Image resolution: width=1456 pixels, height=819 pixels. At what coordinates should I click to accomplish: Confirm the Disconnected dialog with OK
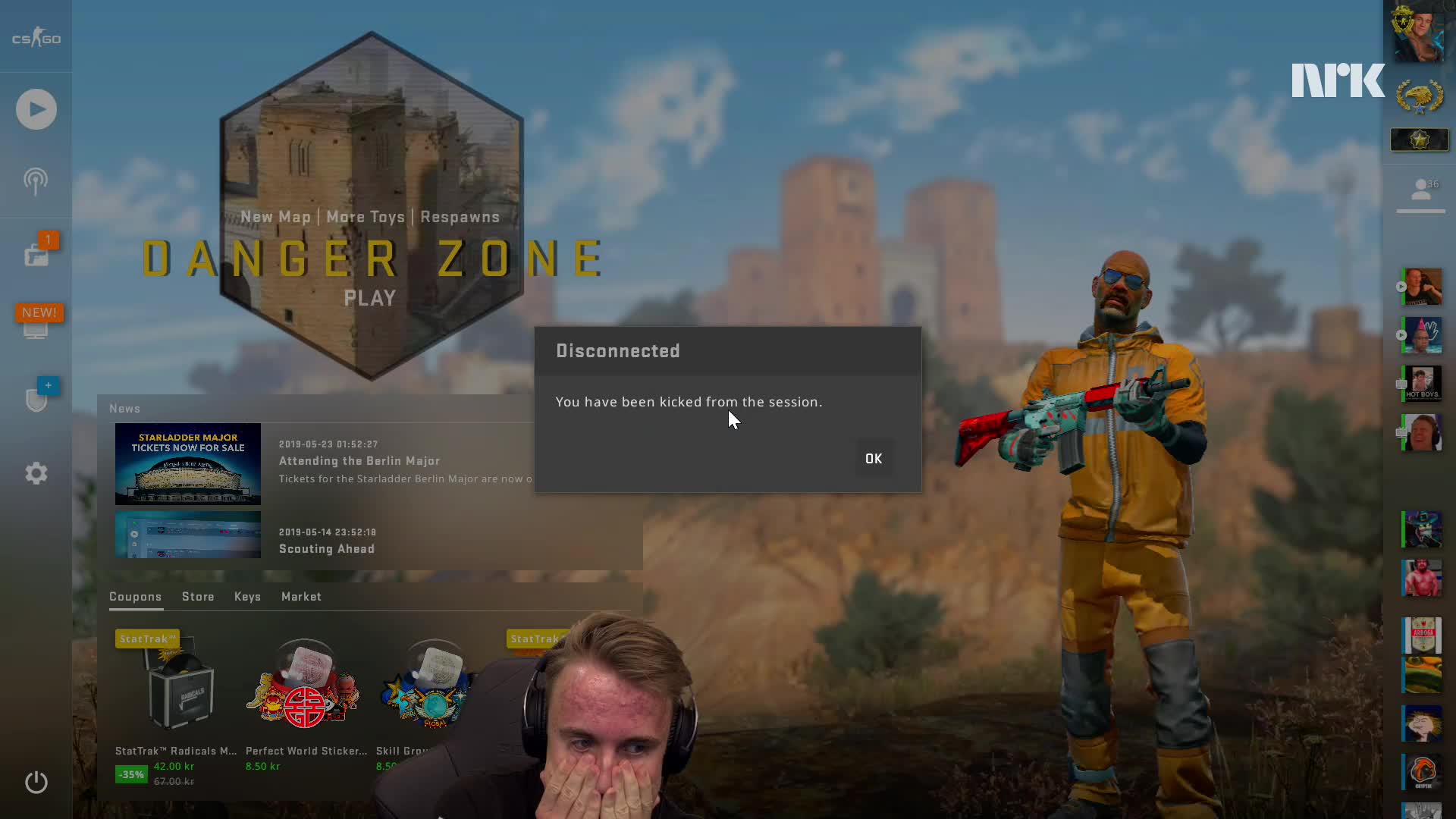pyautogui.click(x=874, y=459)
